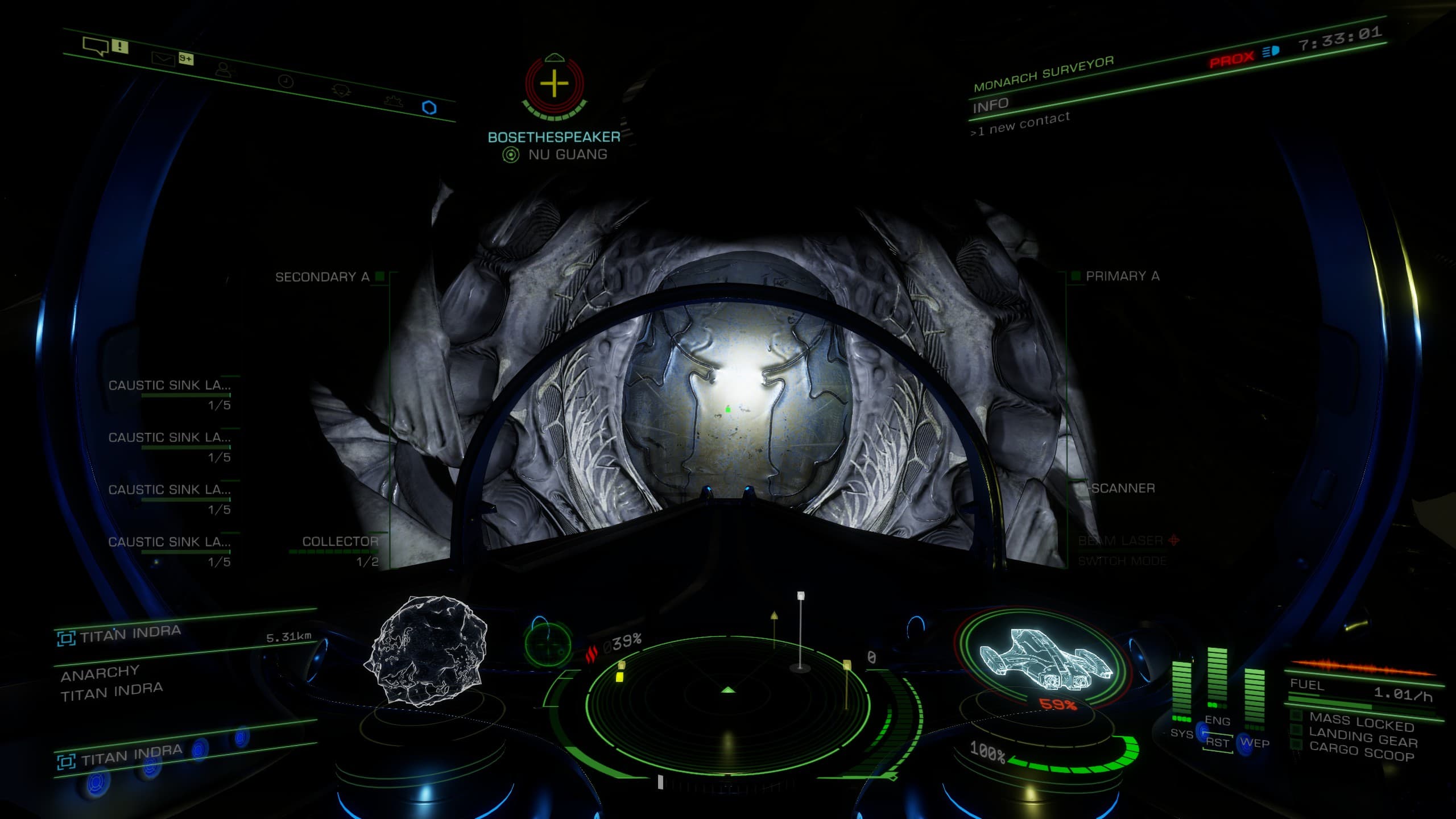
Task: Open the Info panel header
Action: [x=990, y=105]
